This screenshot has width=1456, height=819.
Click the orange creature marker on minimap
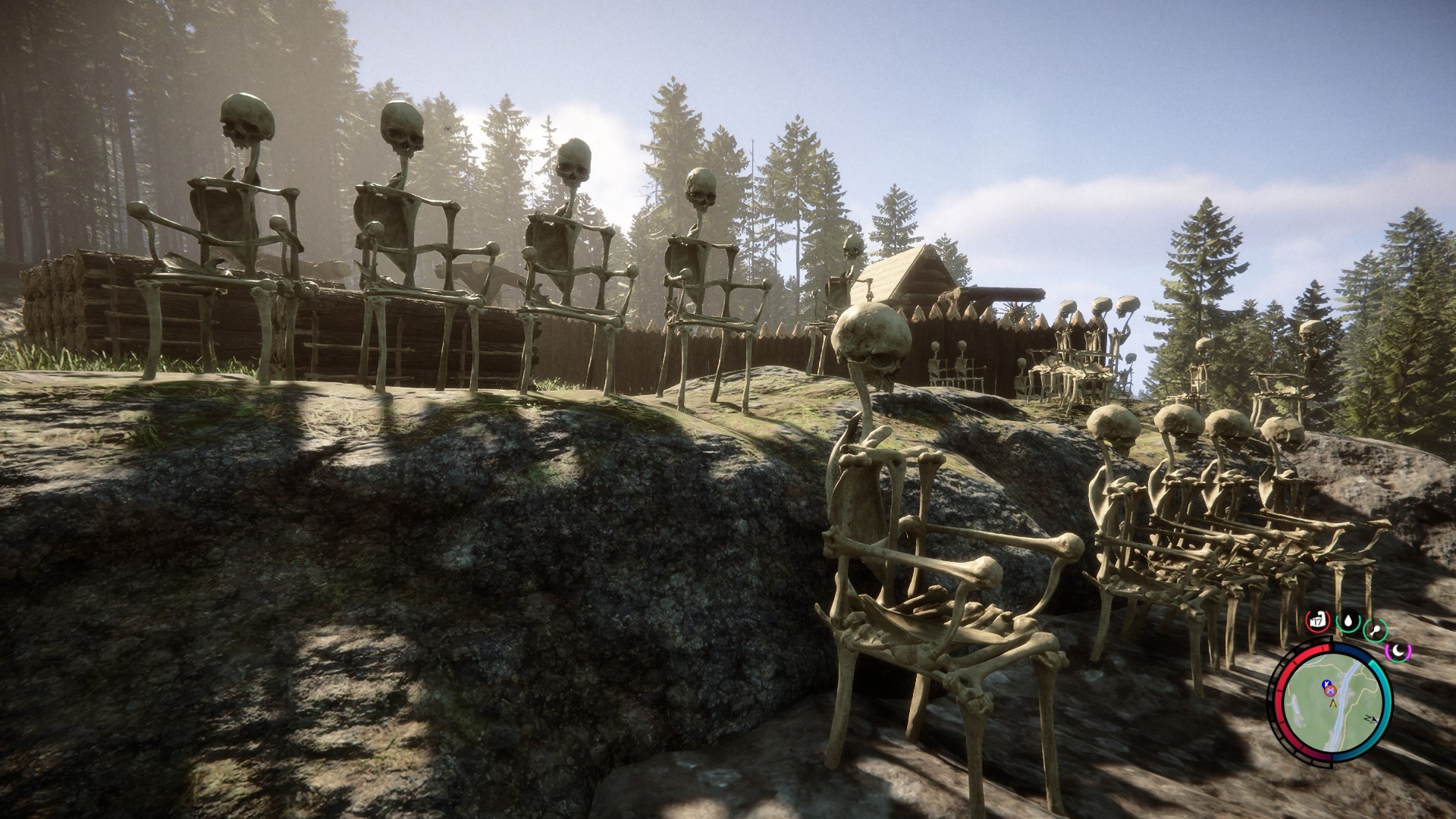click(x=1329, y=690)
